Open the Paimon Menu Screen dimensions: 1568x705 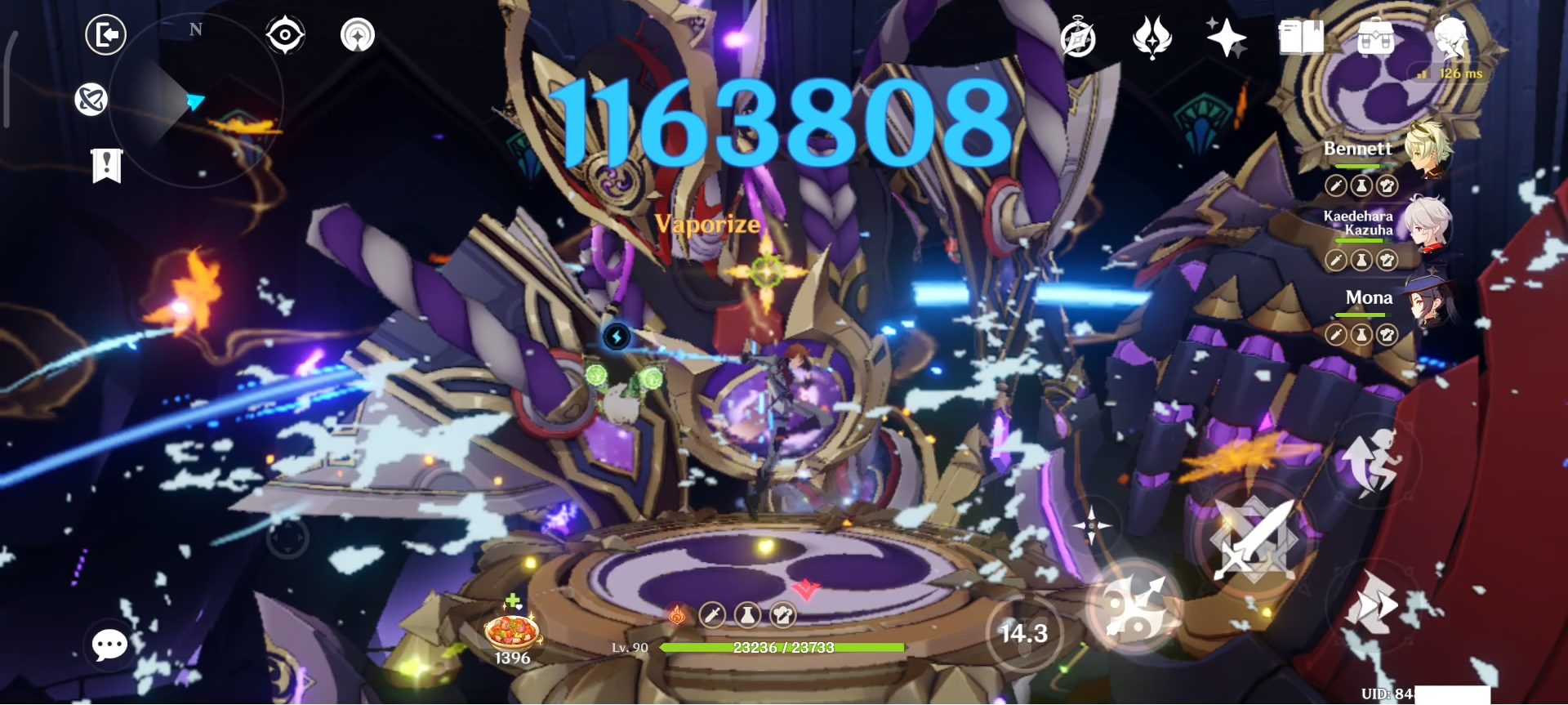tap(1450, 37)
